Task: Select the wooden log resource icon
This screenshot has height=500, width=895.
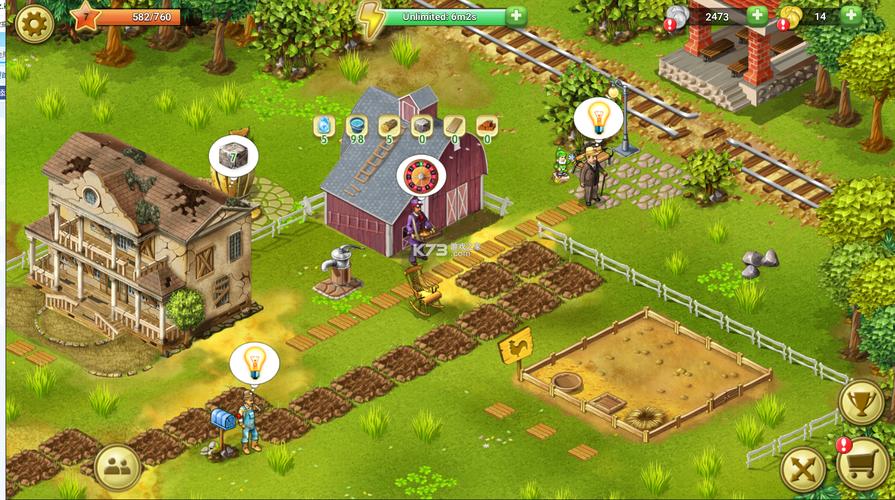Action: point(390,125)
